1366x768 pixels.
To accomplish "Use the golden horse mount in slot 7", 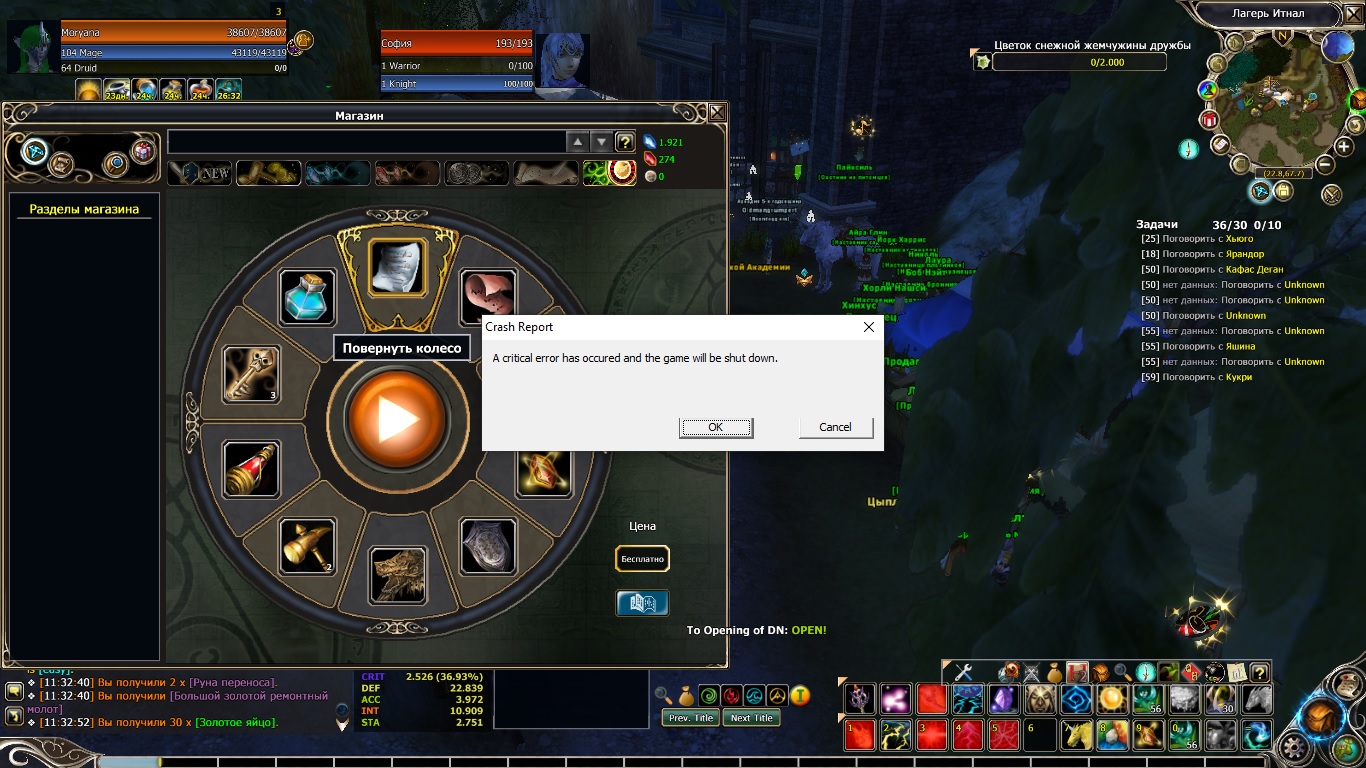I will point(1078,735).
